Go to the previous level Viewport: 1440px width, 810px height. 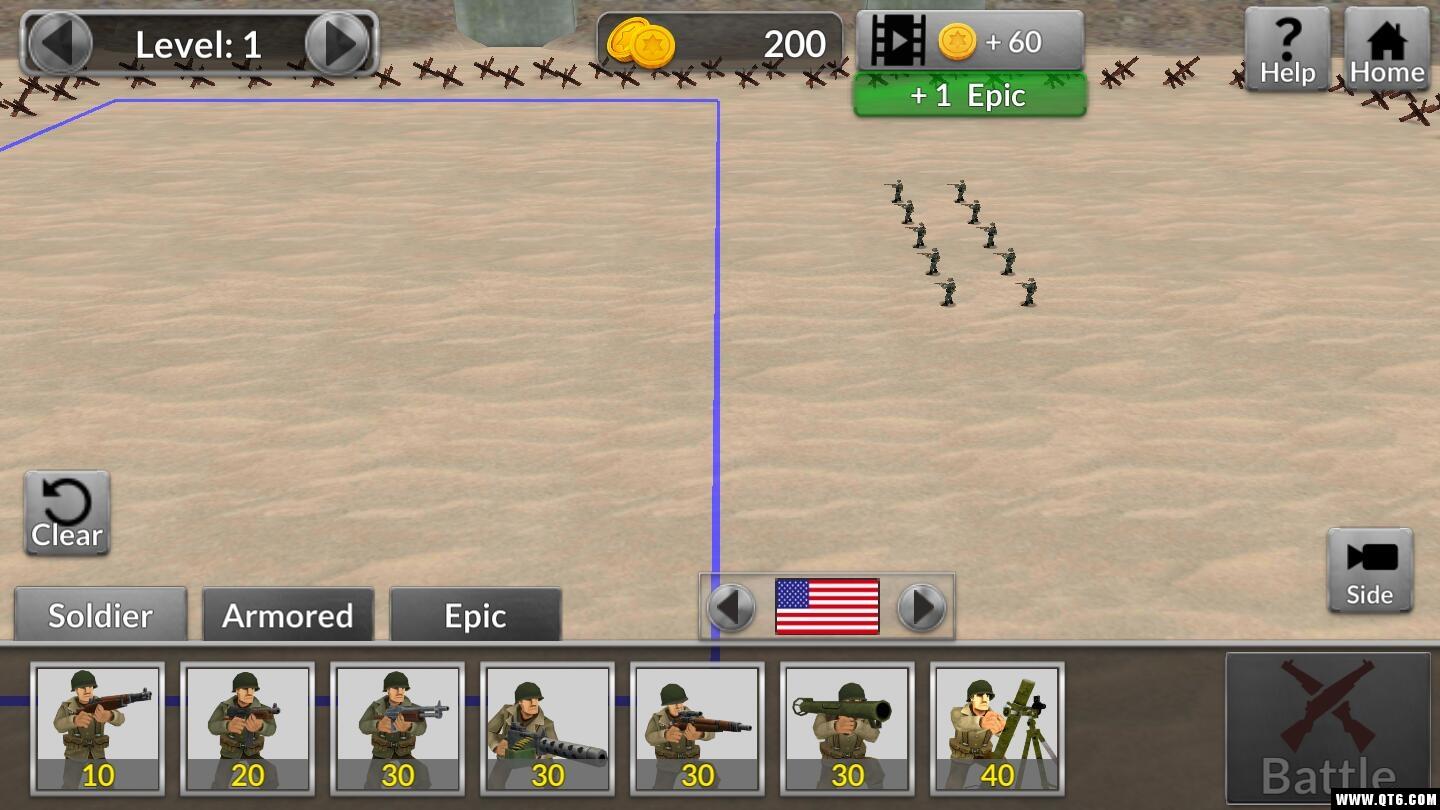click(x=61, y=43)
